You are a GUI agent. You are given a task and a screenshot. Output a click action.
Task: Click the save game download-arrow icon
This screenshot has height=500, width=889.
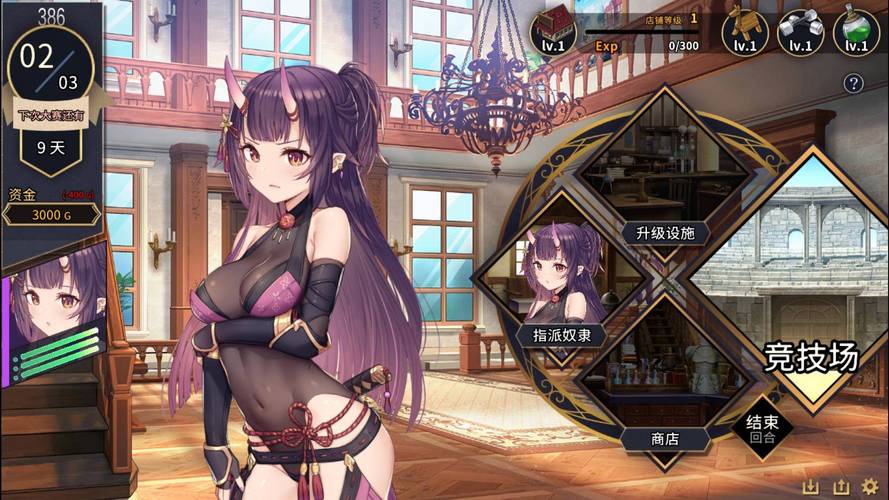click(811, 486)
